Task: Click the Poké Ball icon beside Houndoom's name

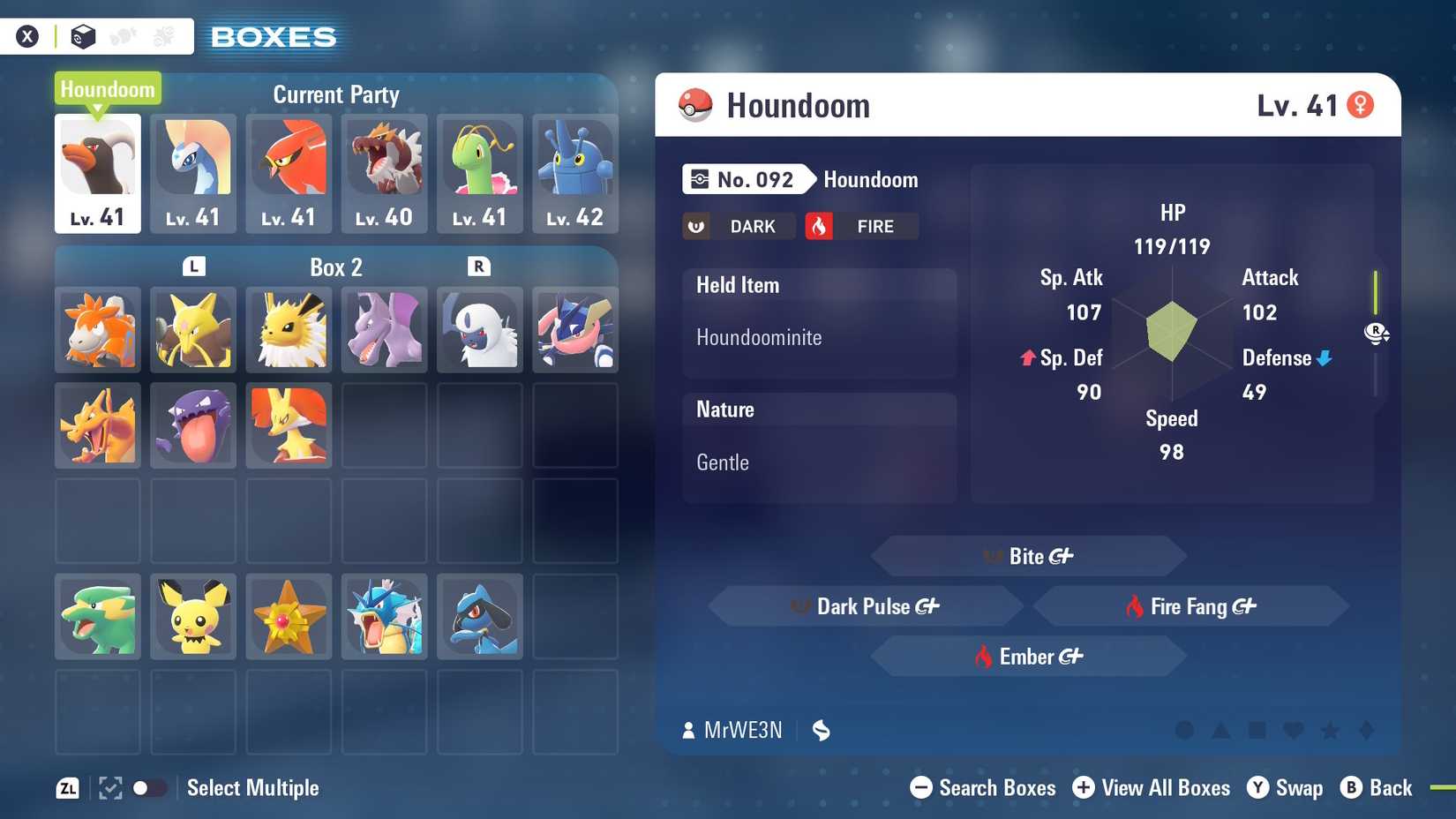Action: click(696, 104)
